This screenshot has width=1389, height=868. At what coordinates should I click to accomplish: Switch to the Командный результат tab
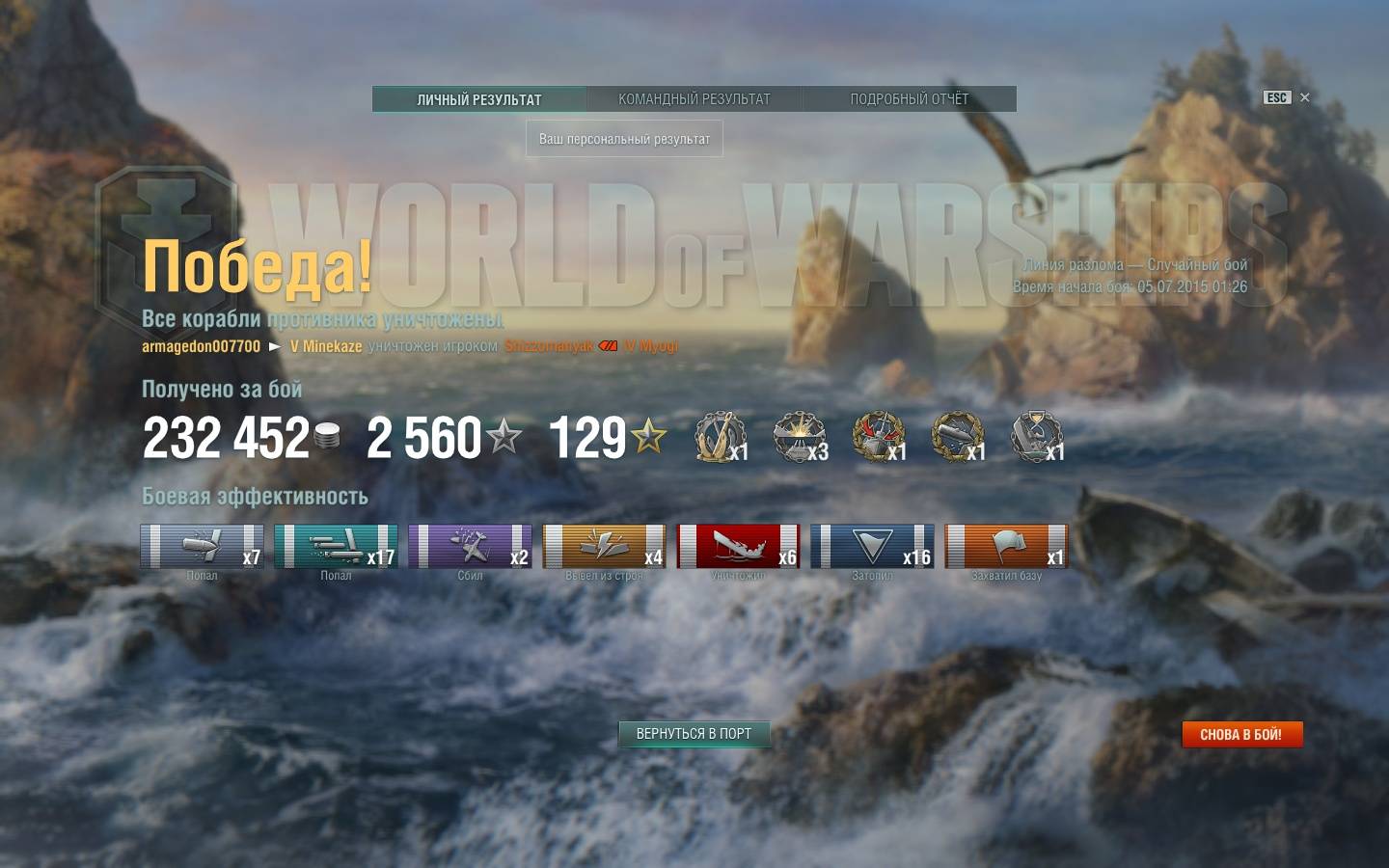coord(694,99)
